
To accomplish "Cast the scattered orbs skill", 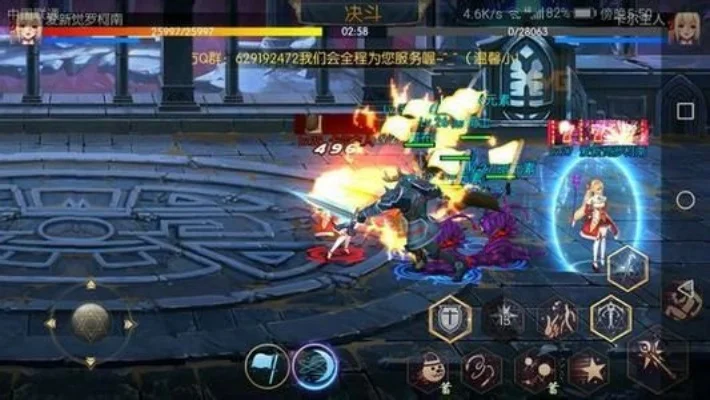I will (535, 370).
